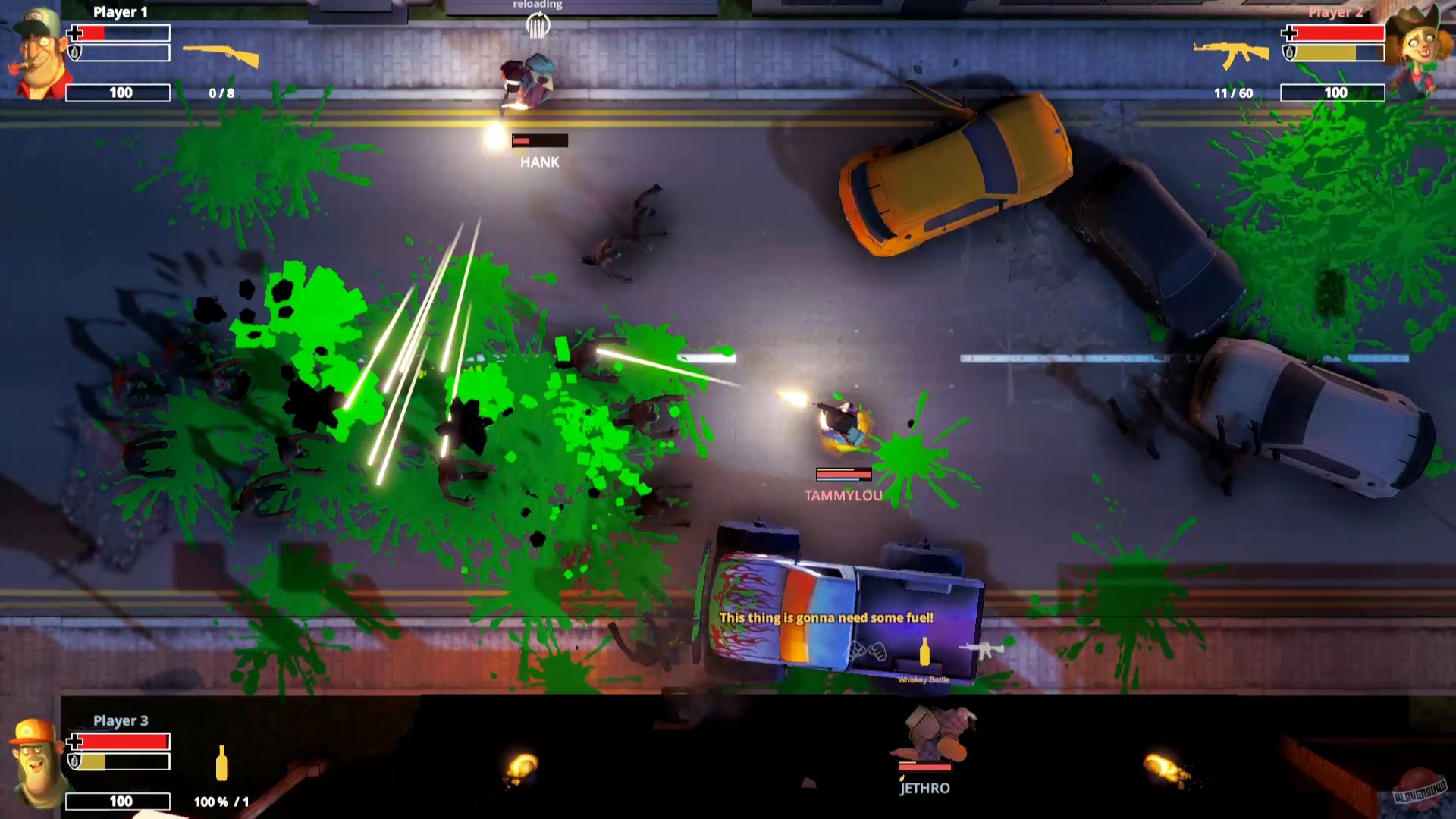Select Player 1's shotgun weapon icon

click(x=220, y=57)
